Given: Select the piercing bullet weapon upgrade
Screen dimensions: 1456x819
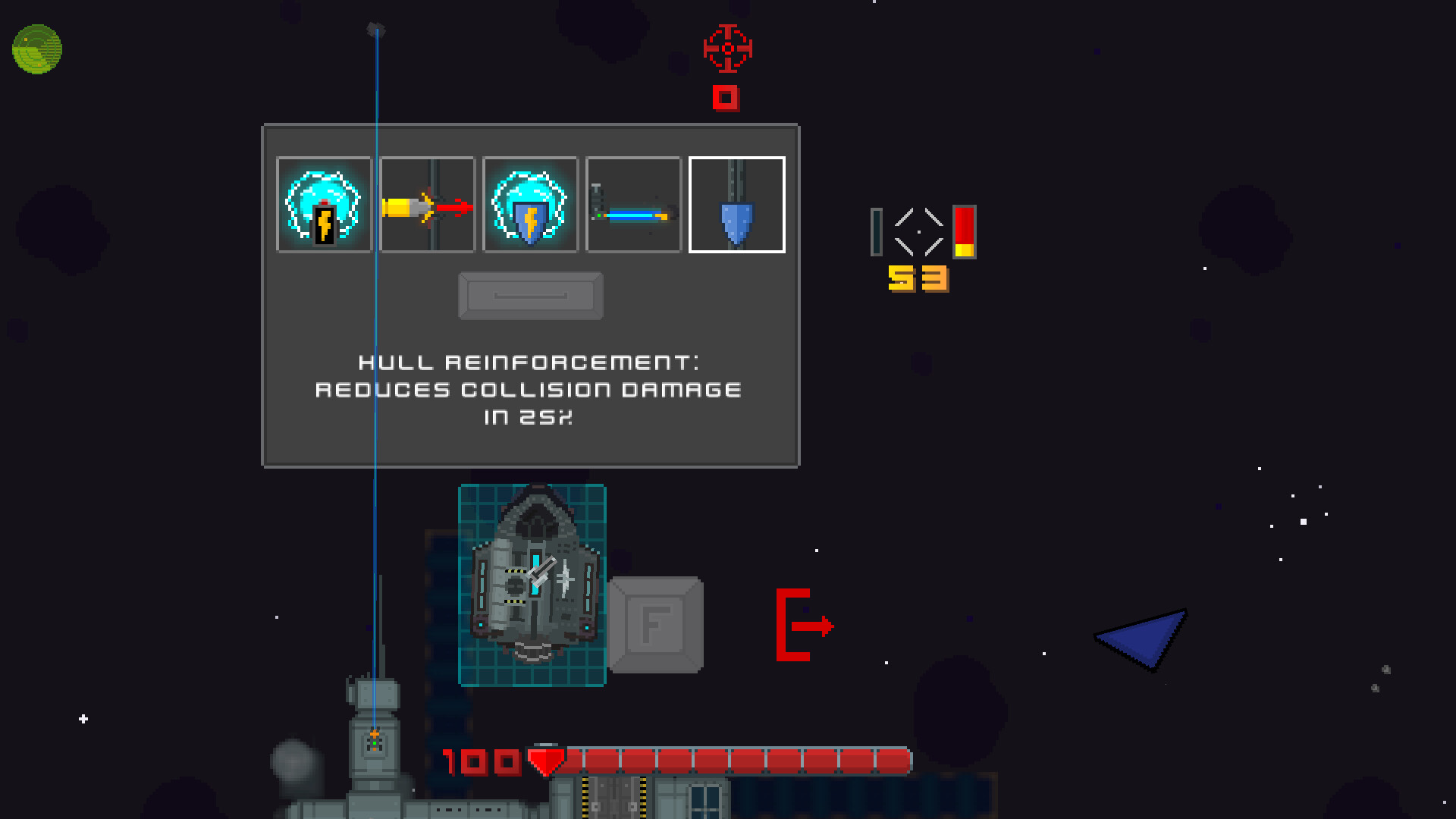Looking at the screenshot, I should coord(427,204).
